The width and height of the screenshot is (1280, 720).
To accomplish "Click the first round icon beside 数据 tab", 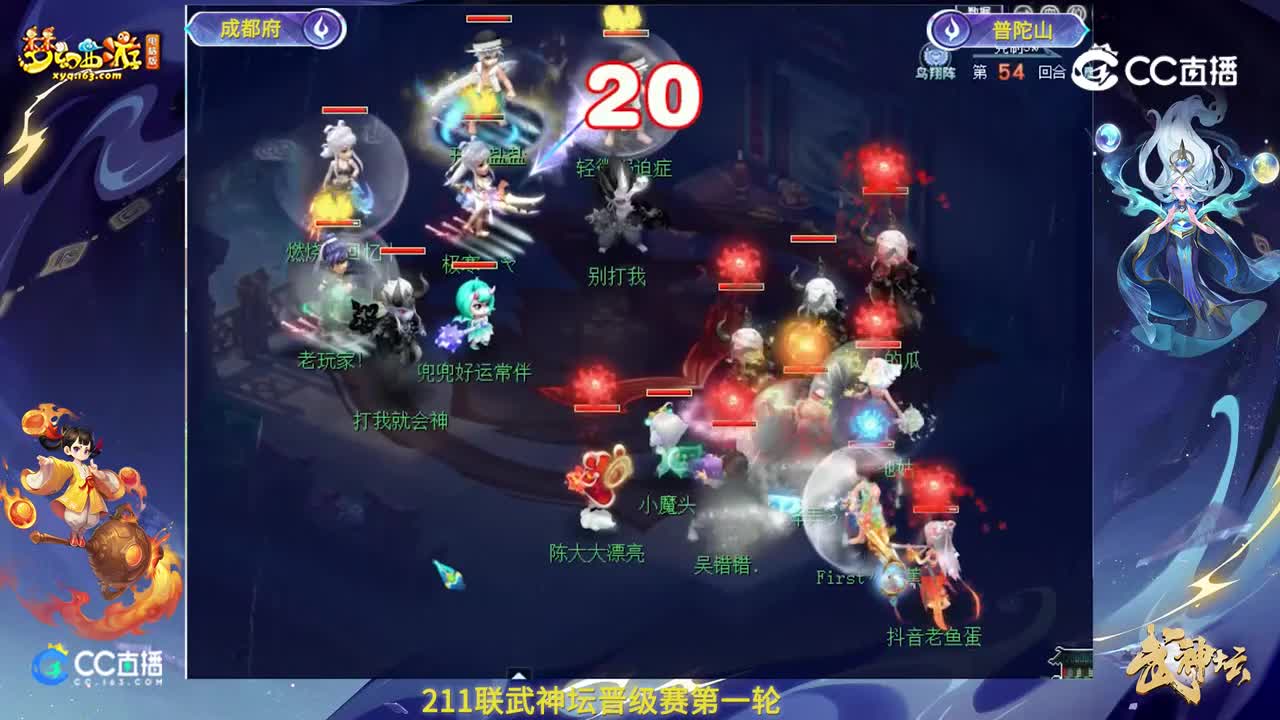I will tap(1024, 9).
